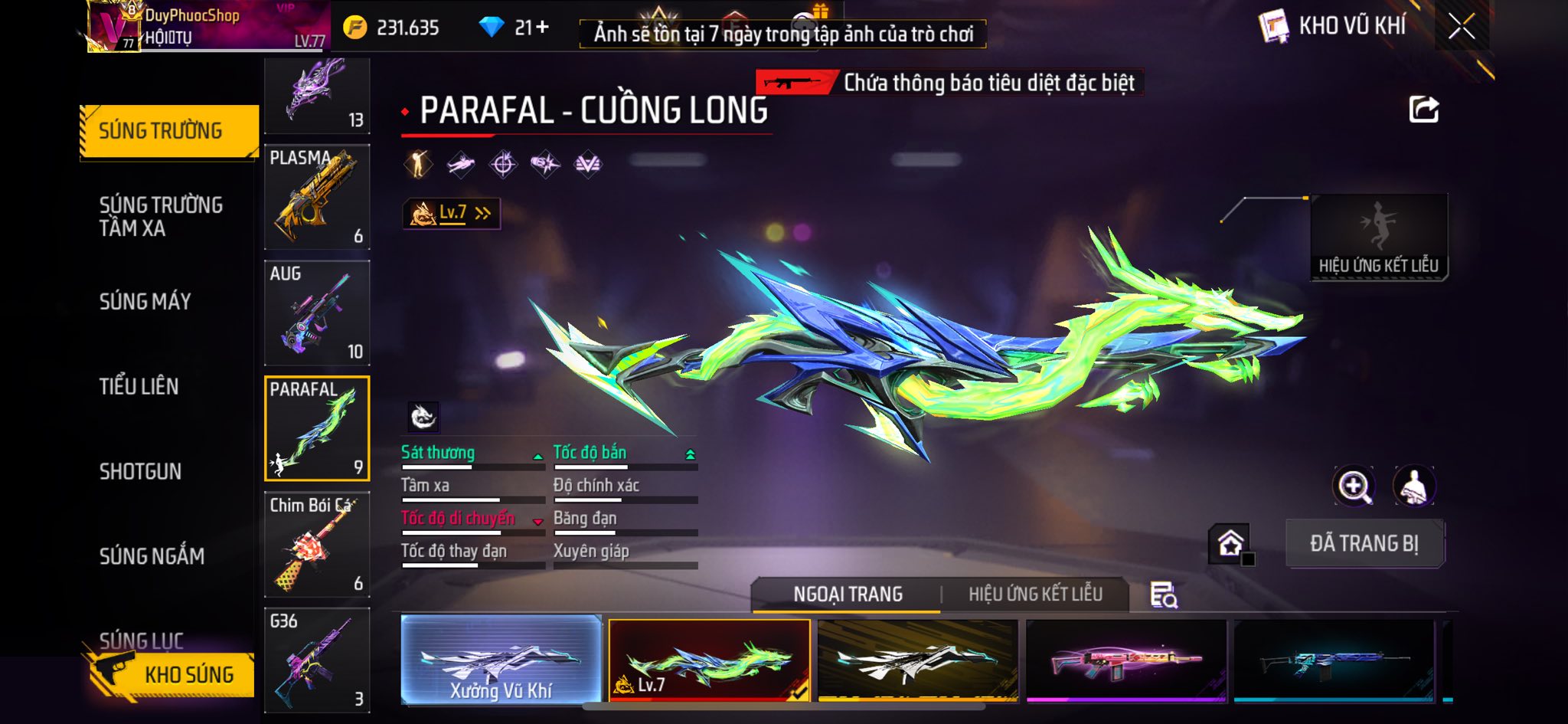Switch to the Hiệu Ứng Kết Liễu tab
The width and height of the screenshot is (1568, 724).
point(1035,594)
